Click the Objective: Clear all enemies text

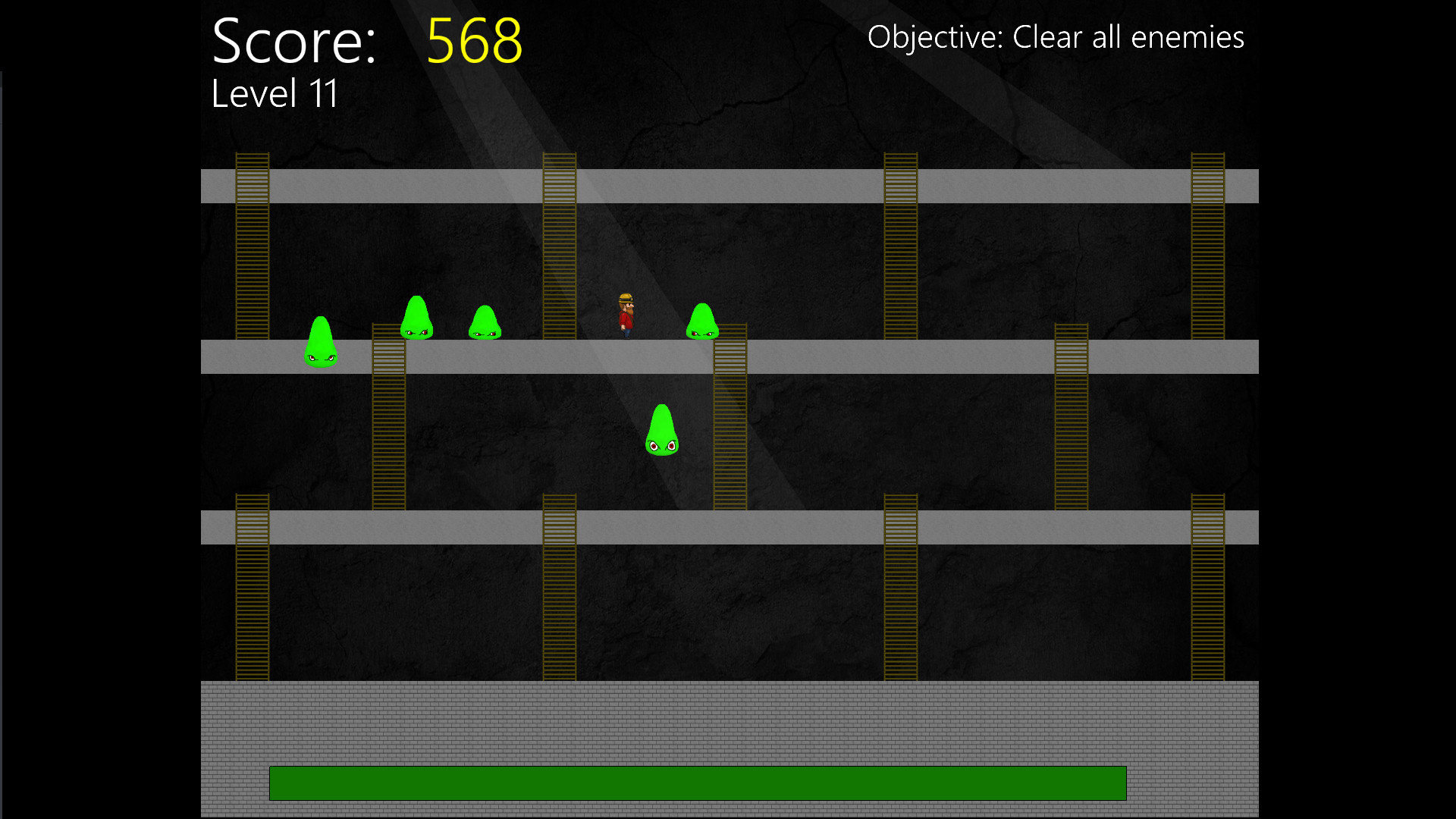click(x=1056, y=36)
